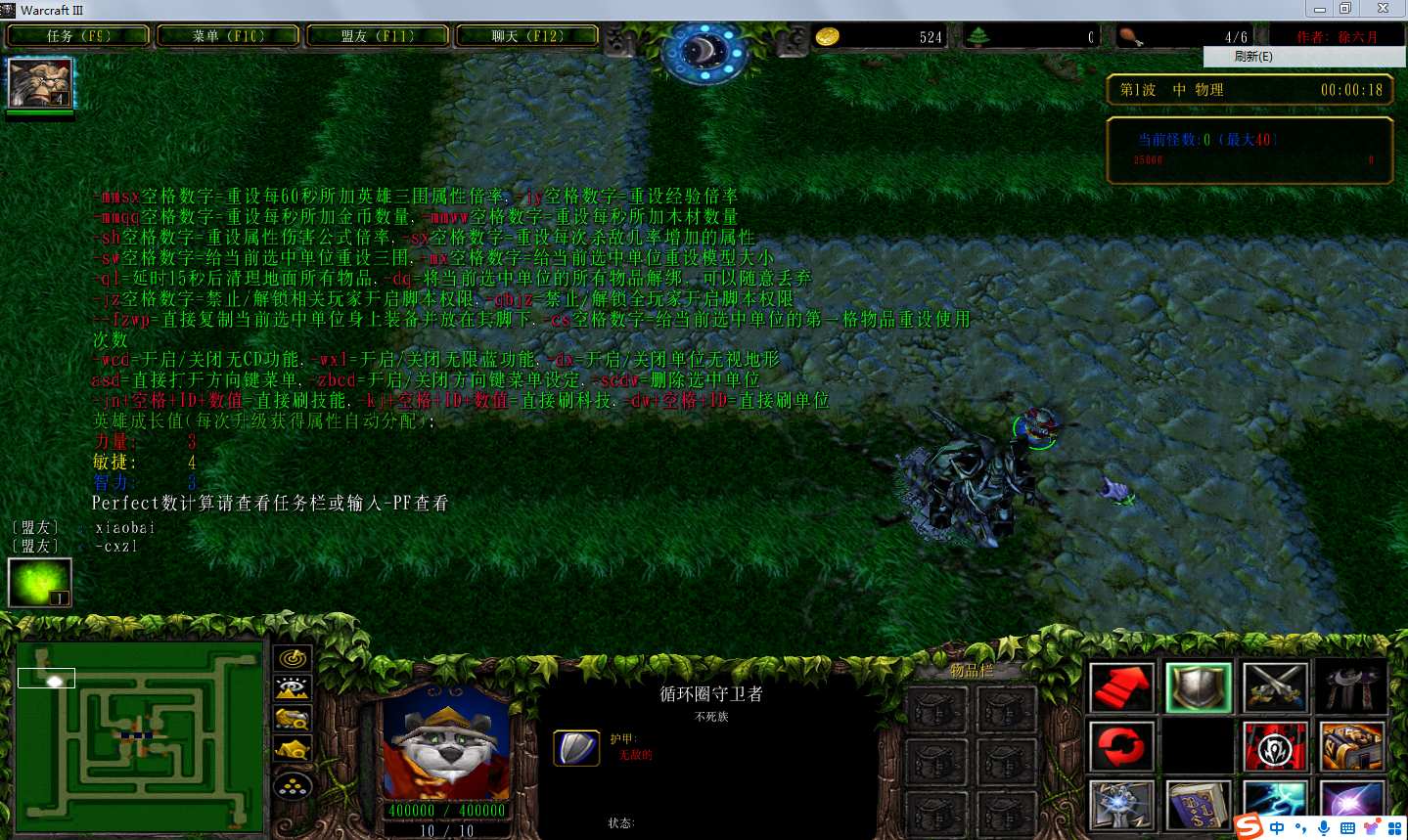Toggle the minimap terrain display button
This screenshot has width=1408, height=840.
pos(293,689)
